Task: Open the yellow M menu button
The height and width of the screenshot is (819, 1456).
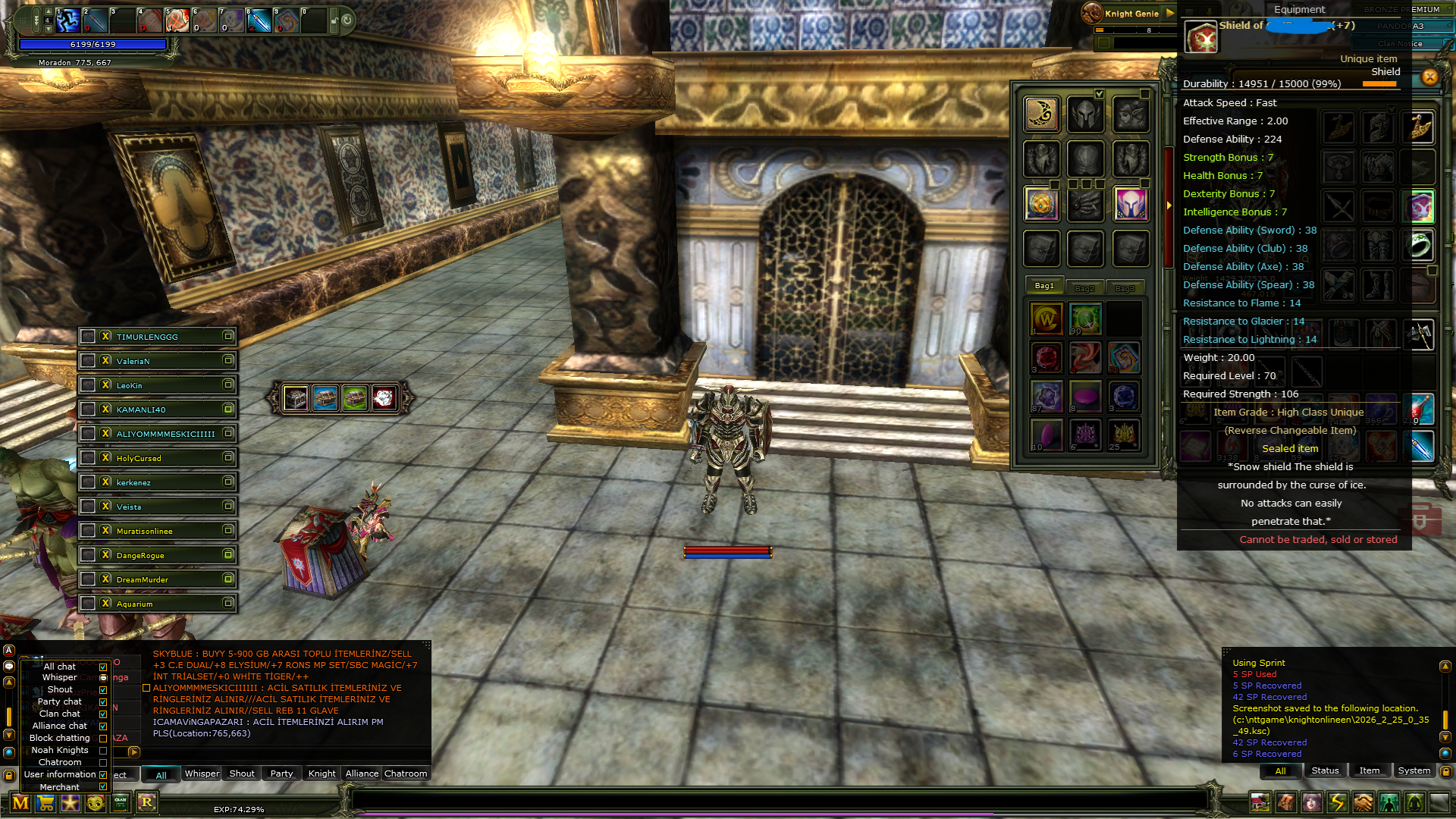Action: pyautogui.click(x=20, y=803)
